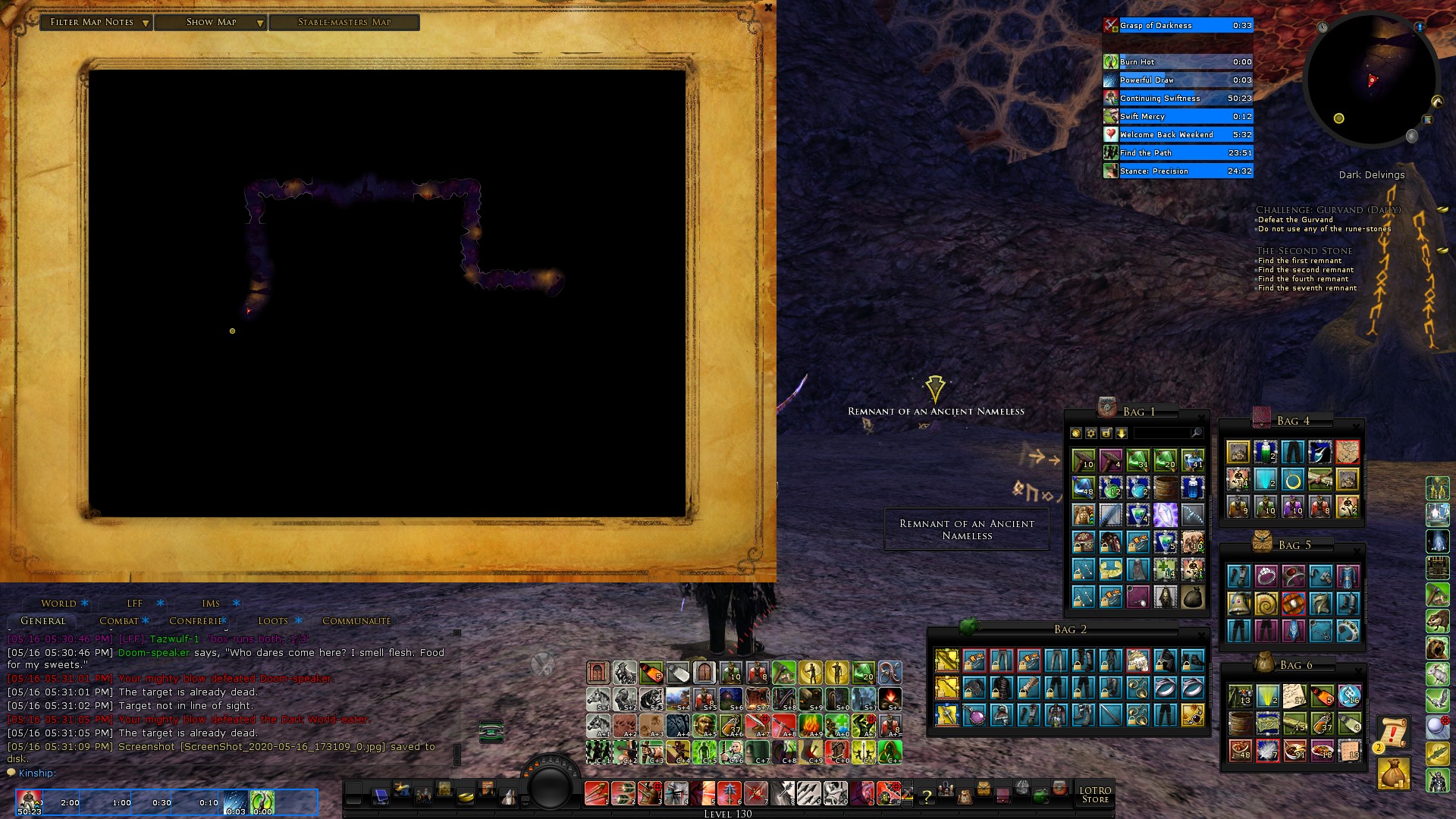Screen dimensions: 1456x819
Task: Select the Combat chat tab
Action: click(x=119, y=621)
